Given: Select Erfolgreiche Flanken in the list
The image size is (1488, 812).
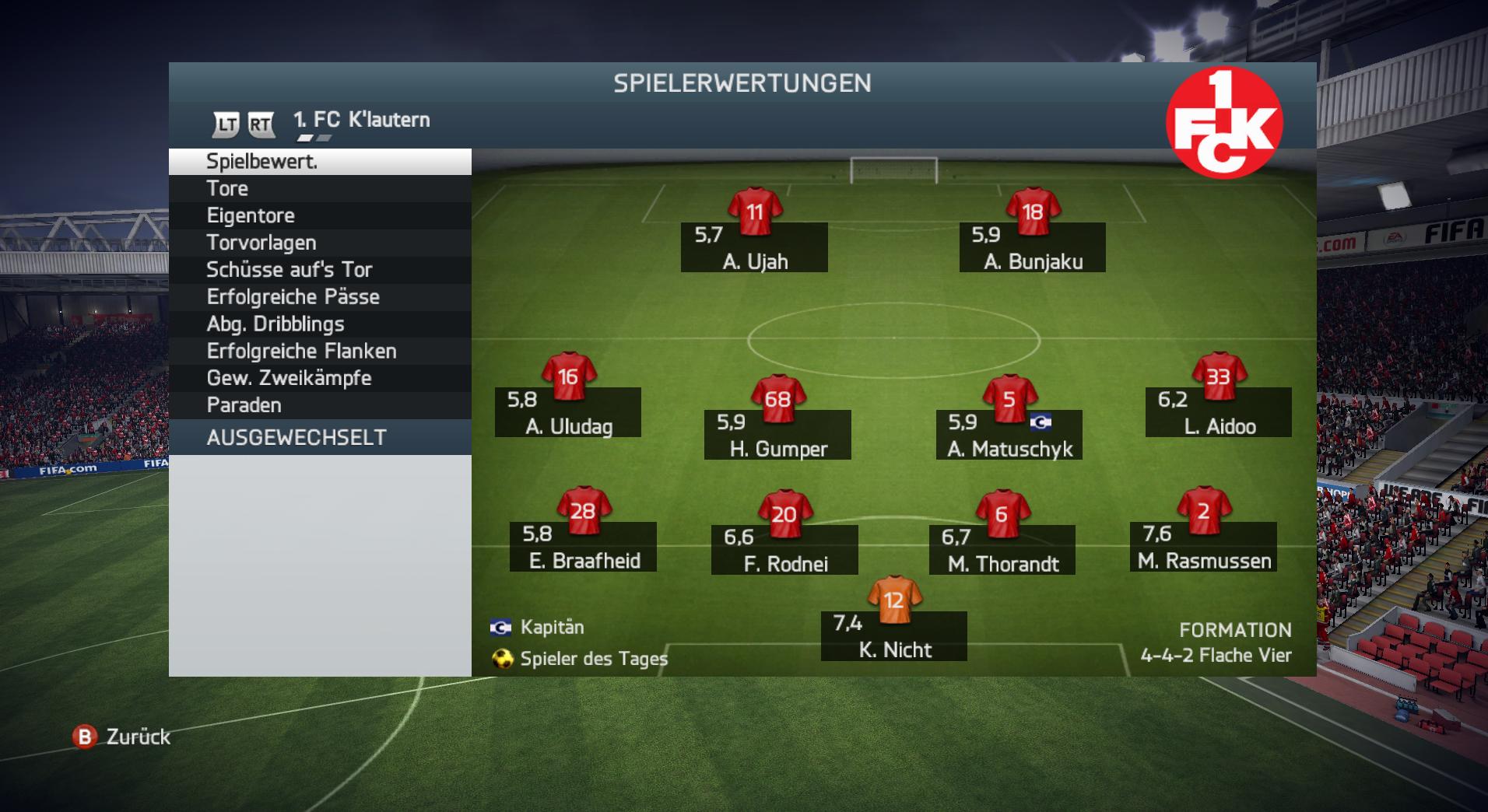Looking at the screenshot, I should click(319, 352).
